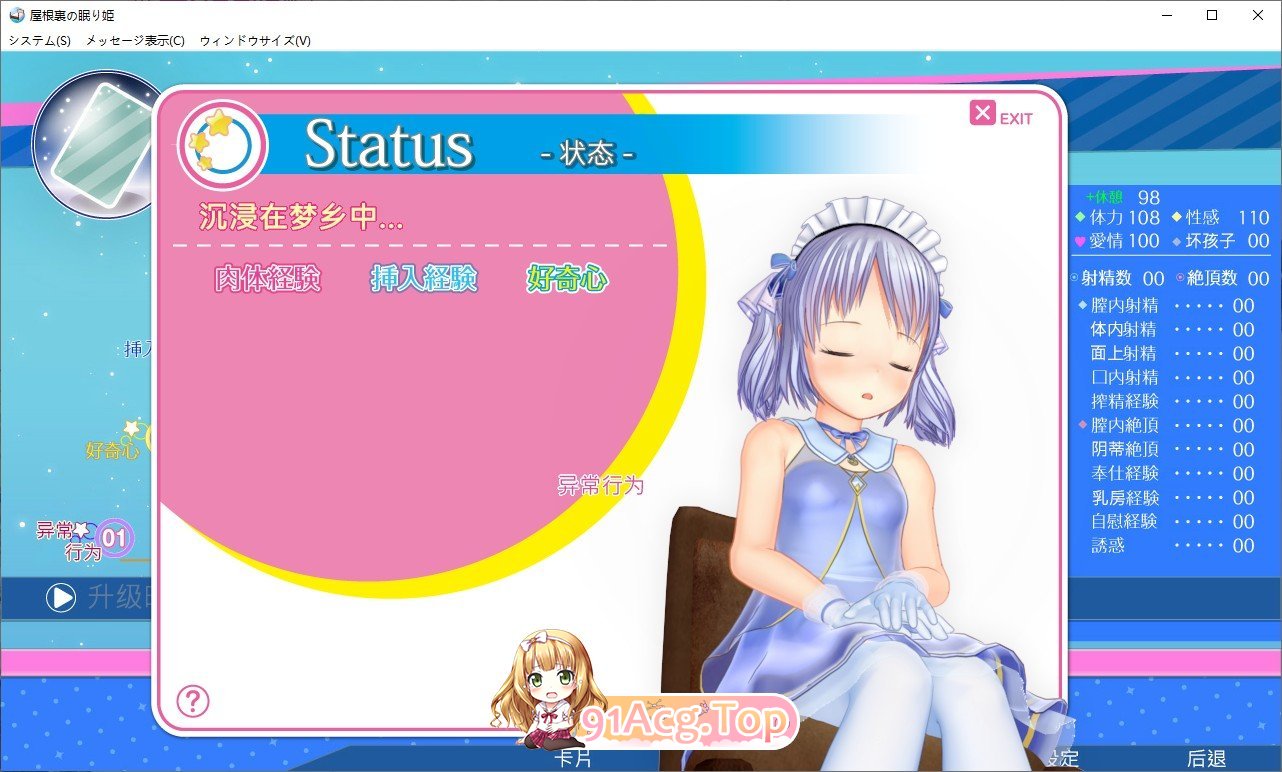This screenshot has width=1282, height=772.
Task: Click the X EXIT icon on Status panel
Action: 983,112
